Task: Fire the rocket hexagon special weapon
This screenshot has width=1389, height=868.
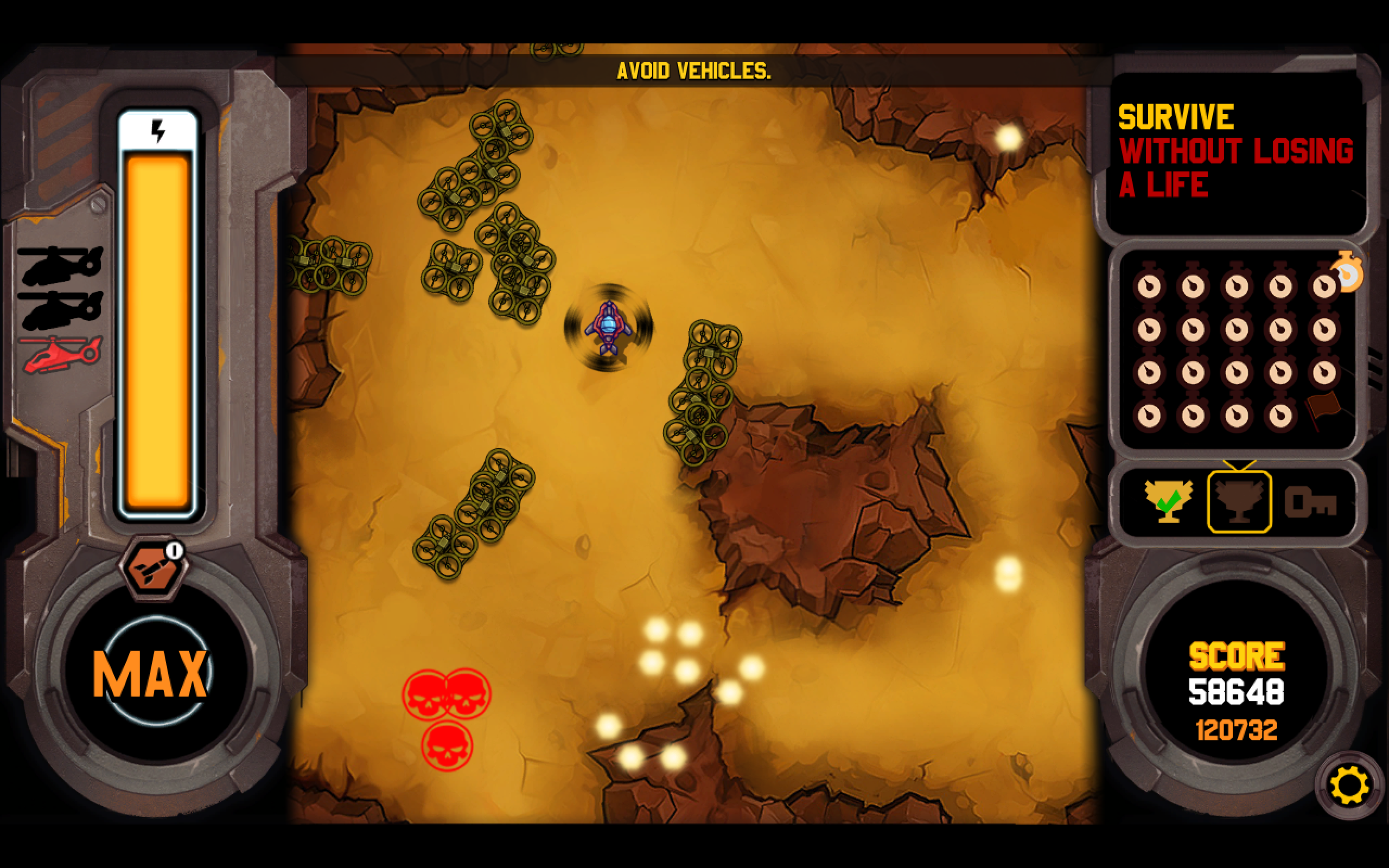Action: [x=151, y=570]
